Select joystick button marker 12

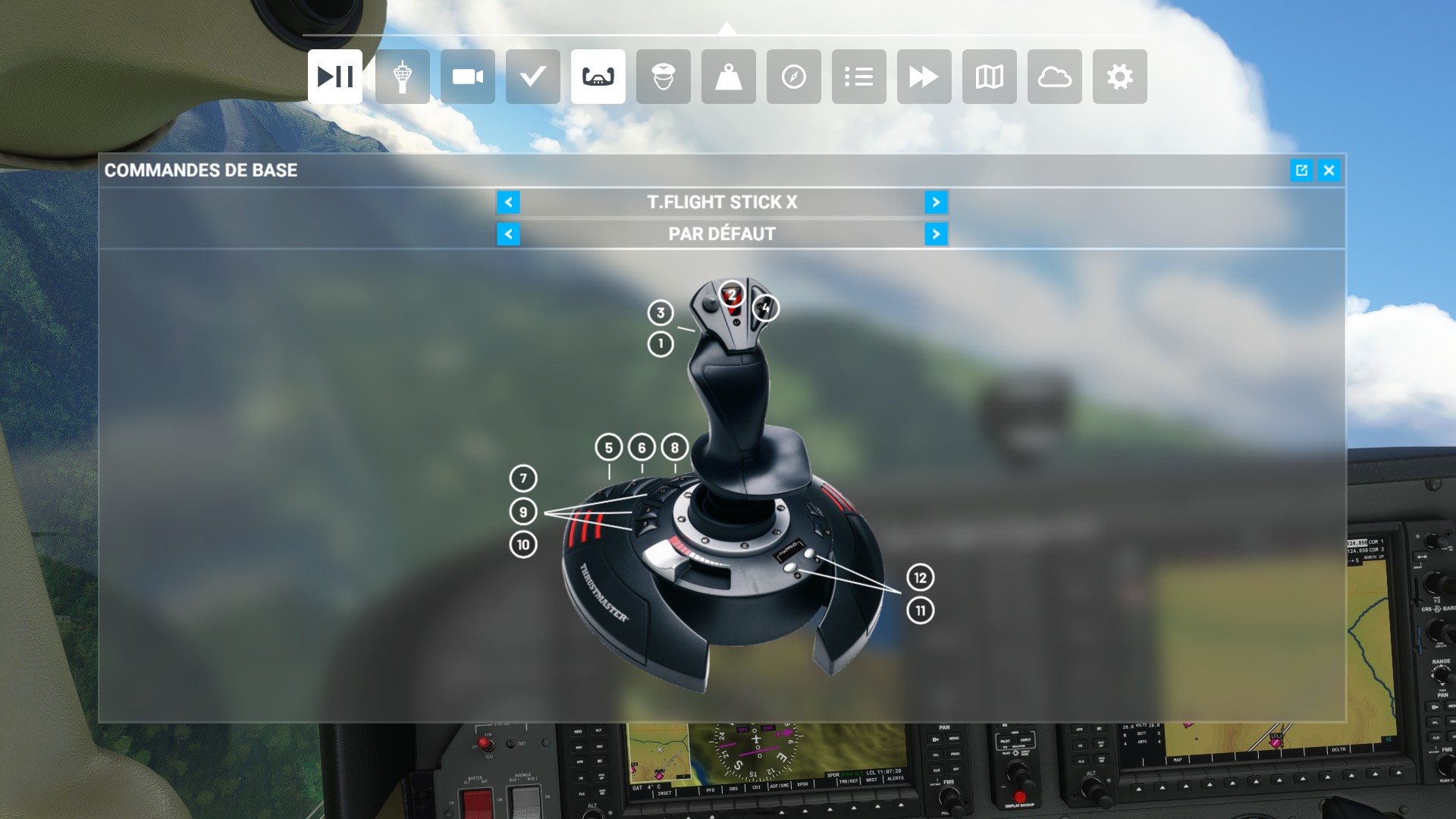point(920,578)
